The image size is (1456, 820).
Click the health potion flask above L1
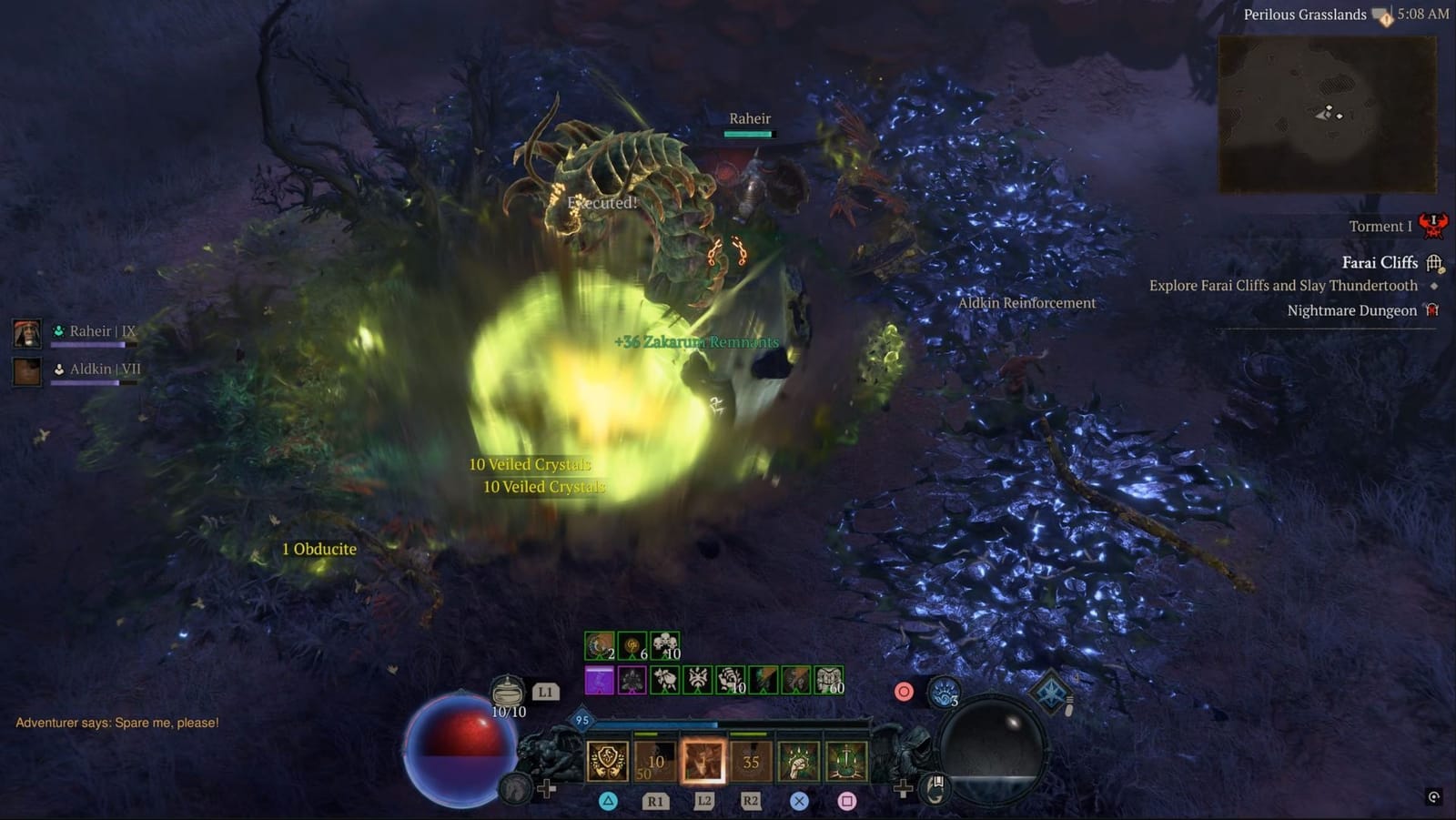(506, 692)
